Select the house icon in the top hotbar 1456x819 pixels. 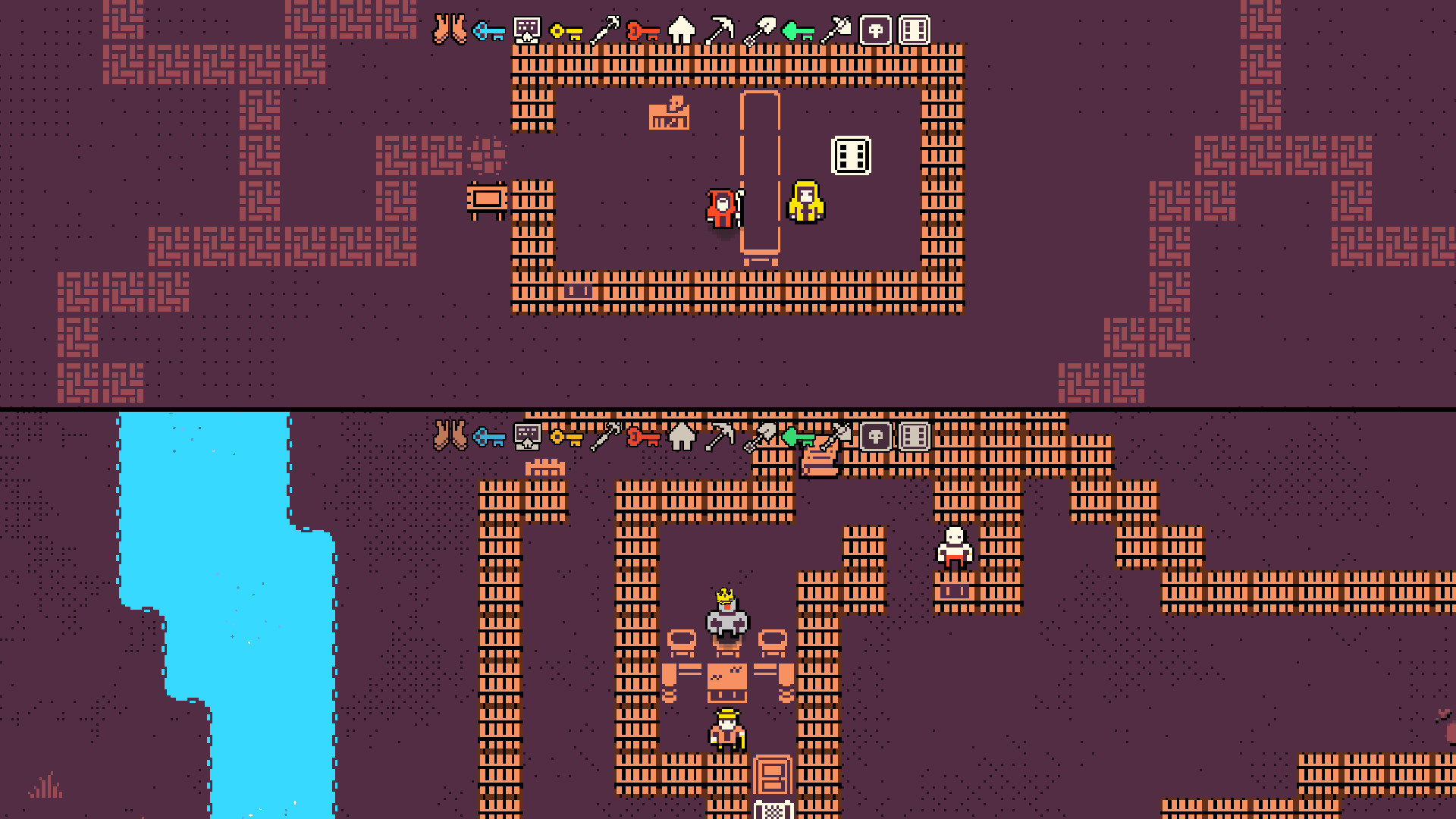(679, 30)
